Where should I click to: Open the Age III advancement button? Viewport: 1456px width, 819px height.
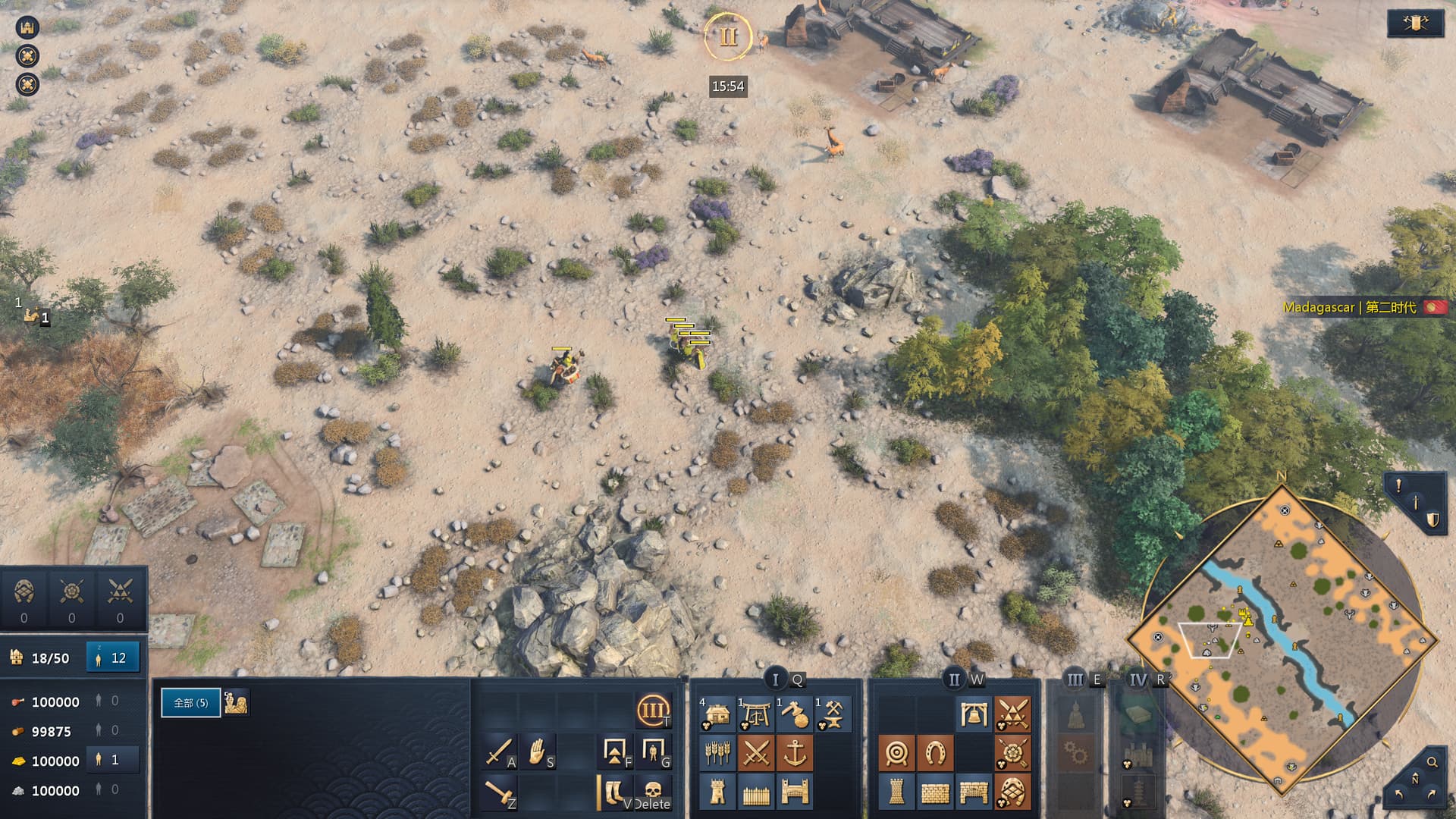tap(653, 711)
